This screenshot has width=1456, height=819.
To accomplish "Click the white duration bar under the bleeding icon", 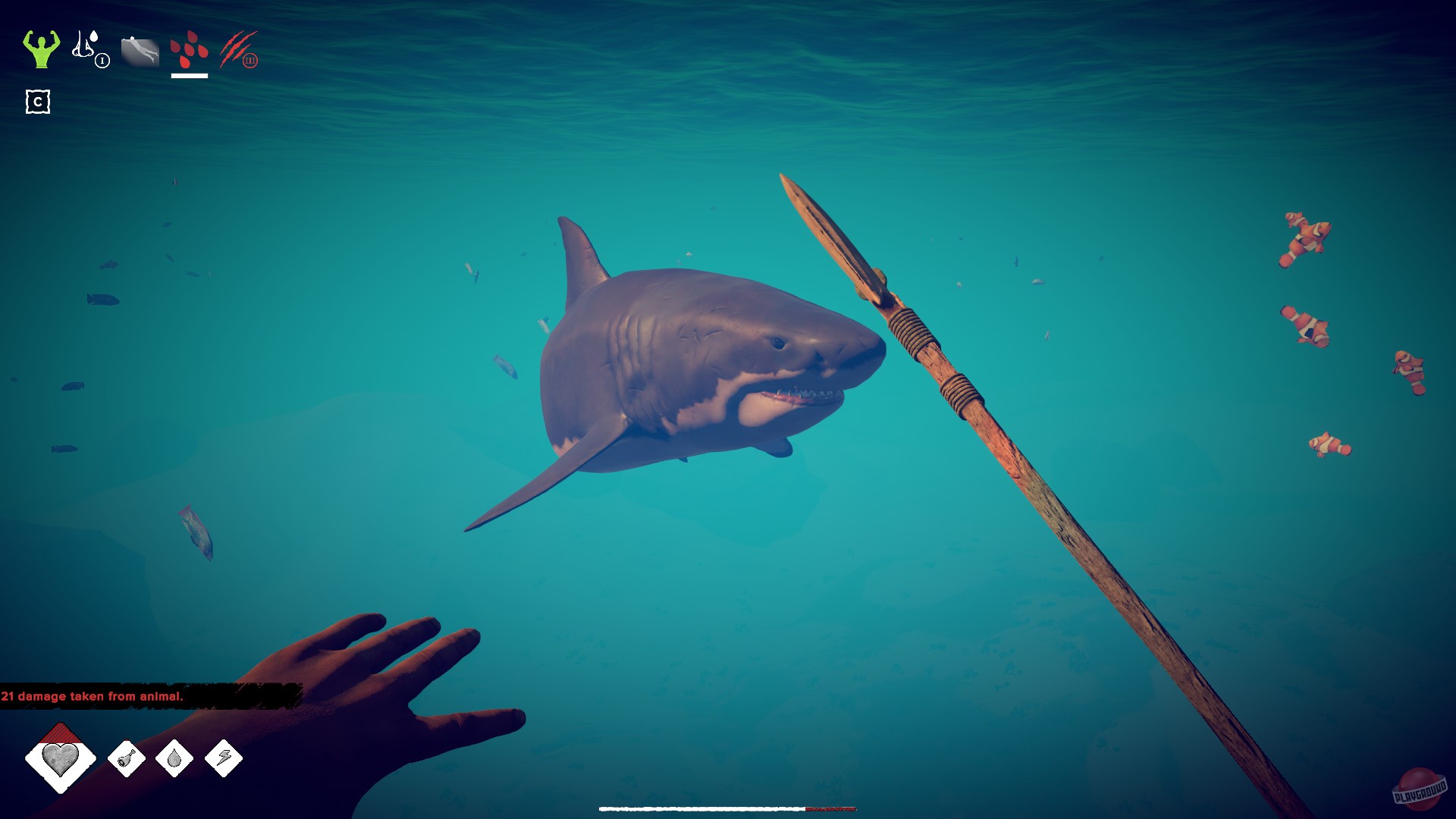I will 190,75.
